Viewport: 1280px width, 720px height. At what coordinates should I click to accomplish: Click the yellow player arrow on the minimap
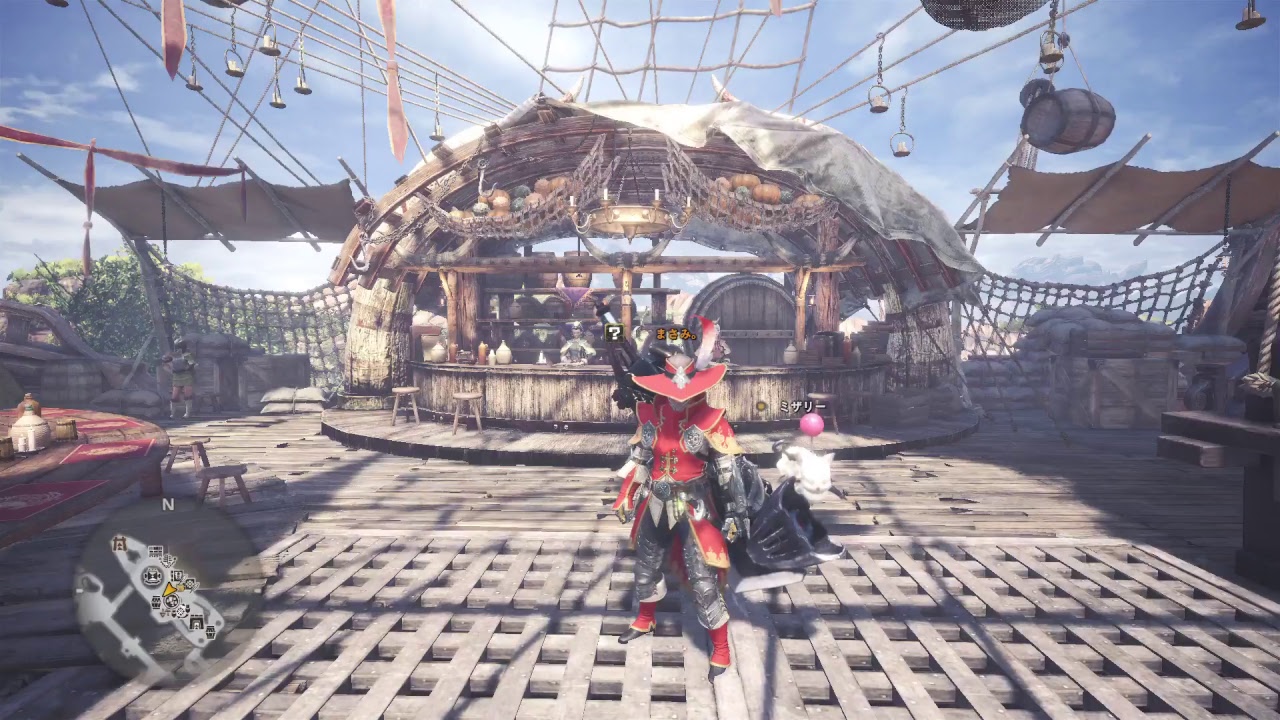click(x=172, y=590)
